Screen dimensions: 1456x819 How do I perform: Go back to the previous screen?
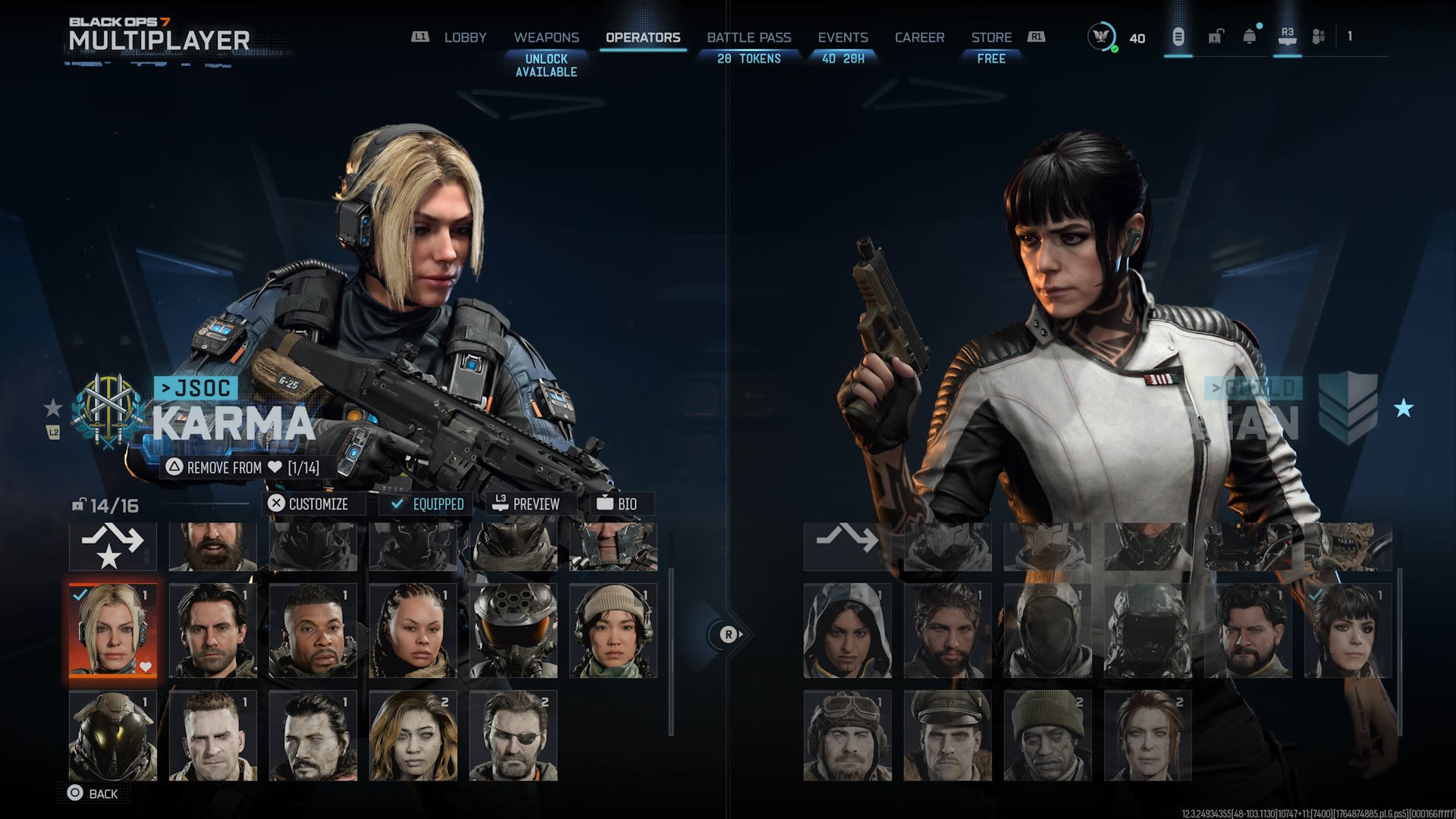[x=93, y=793]
